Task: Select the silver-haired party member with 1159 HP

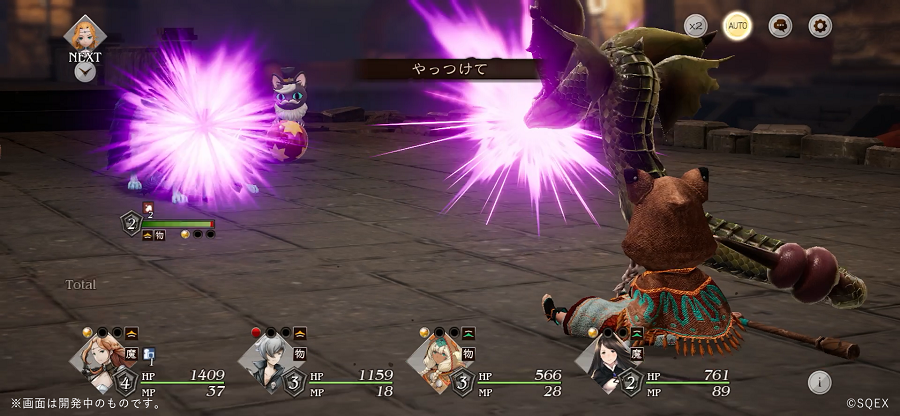Action: coord(268,361)
